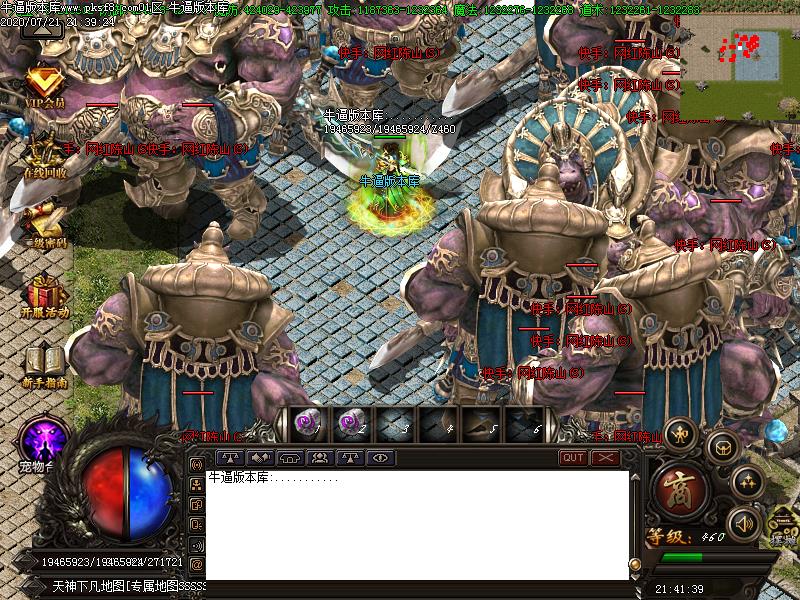This screenshot has height=600, width=800.
Task: Open the purple 宠物 pet orb
Action: click(x=44, y=440)
